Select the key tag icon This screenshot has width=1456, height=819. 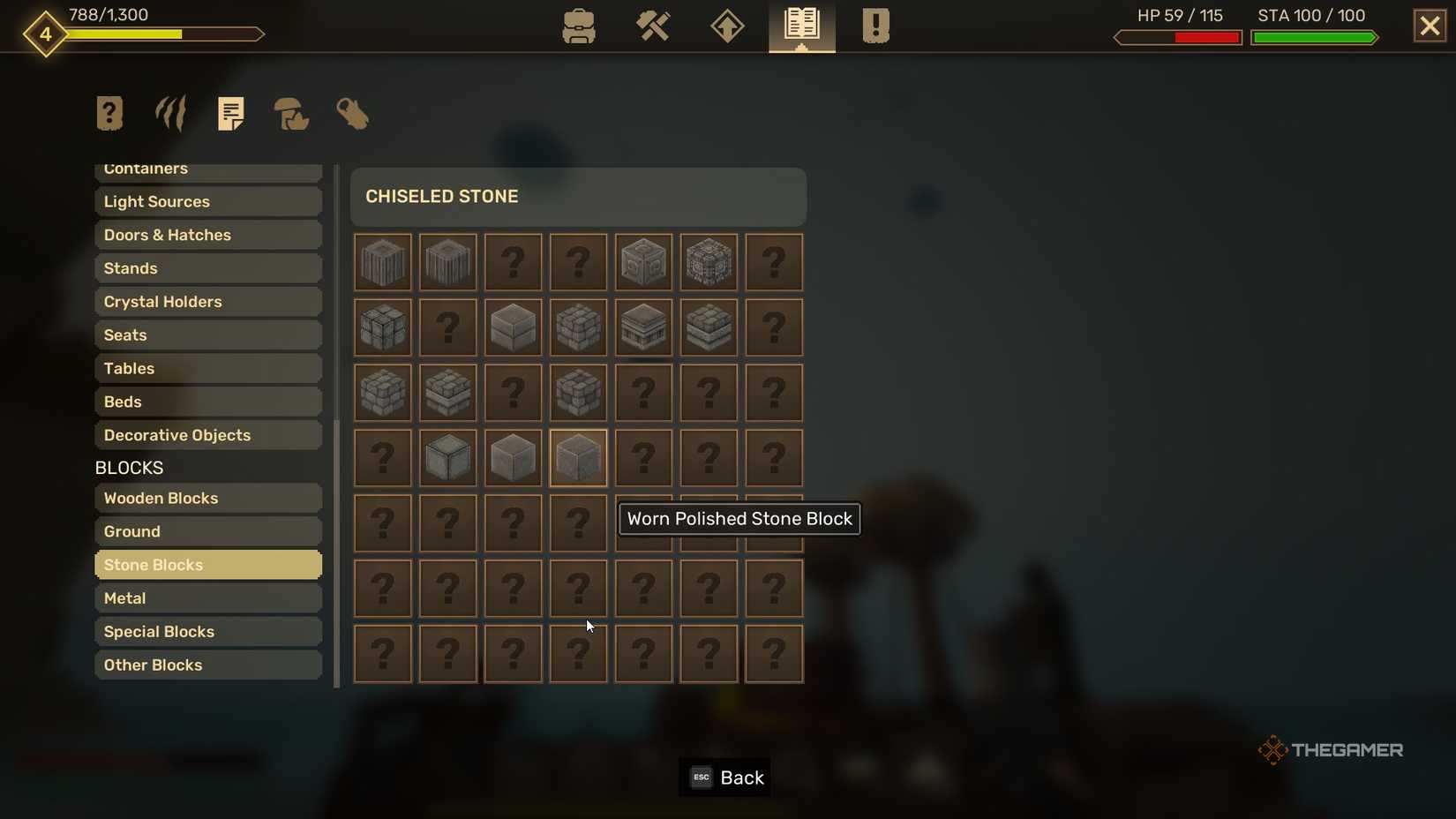tap(352, 114)
